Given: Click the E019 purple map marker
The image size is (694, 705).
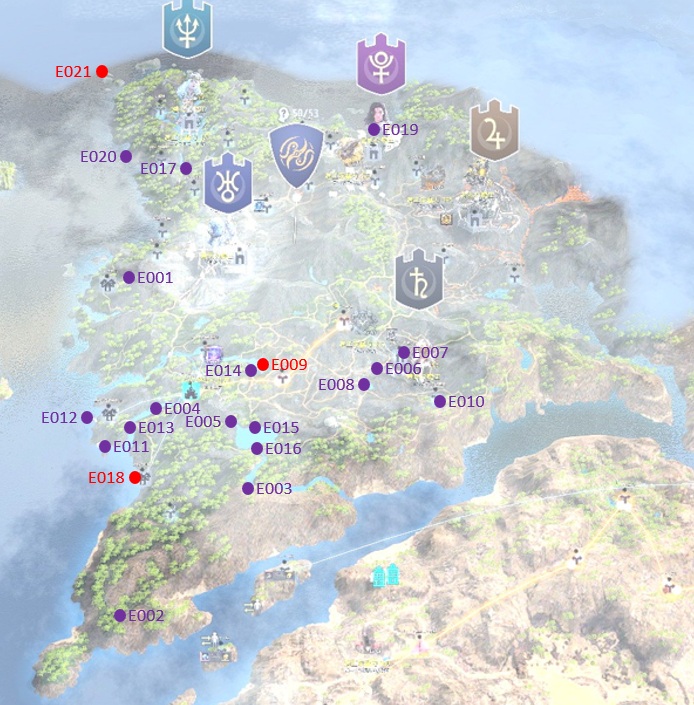Looking at the screenshot, I should pyautogui.click(x=374, y=129).
